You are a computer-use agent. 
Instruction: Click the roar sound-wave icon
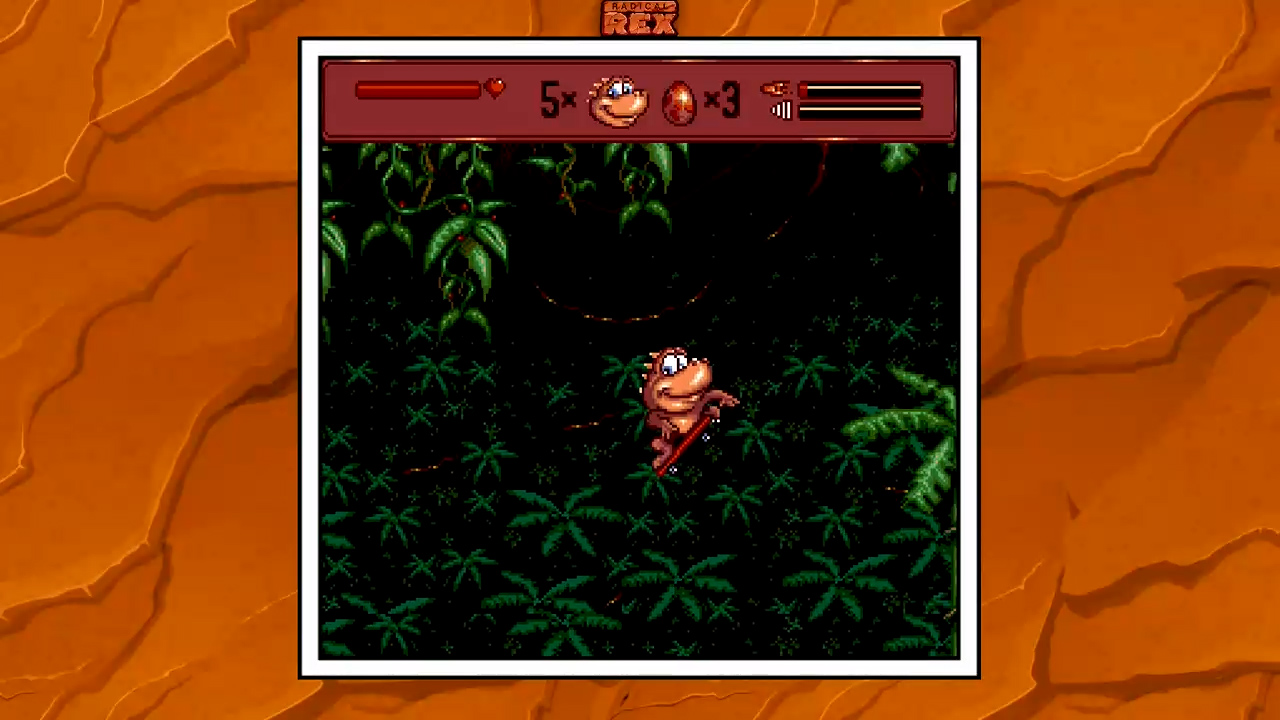(x=783, y=110)
